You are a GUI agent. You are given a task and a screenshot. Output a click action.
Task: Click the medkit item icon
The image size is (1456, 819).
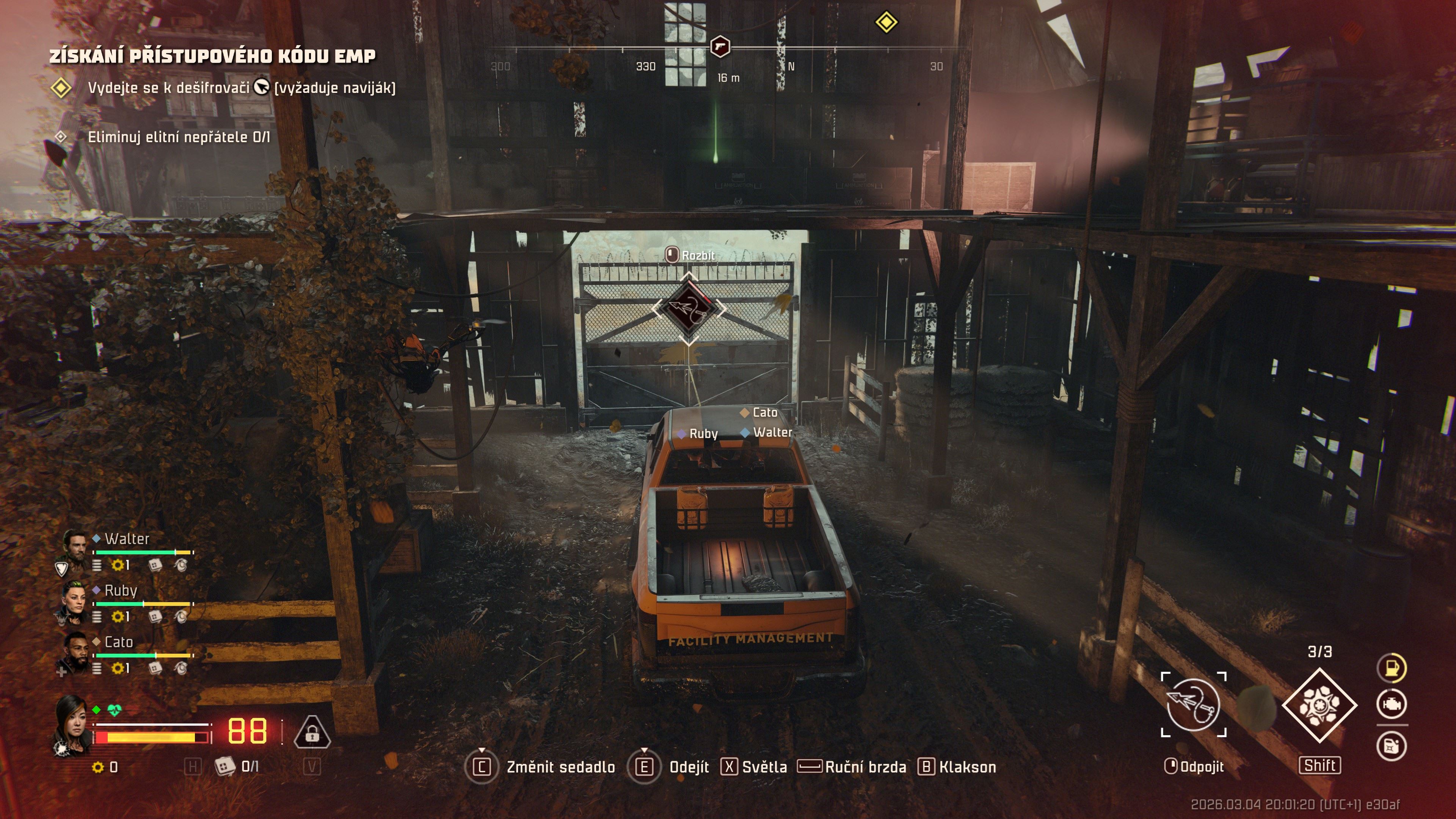tap(225, 766)
